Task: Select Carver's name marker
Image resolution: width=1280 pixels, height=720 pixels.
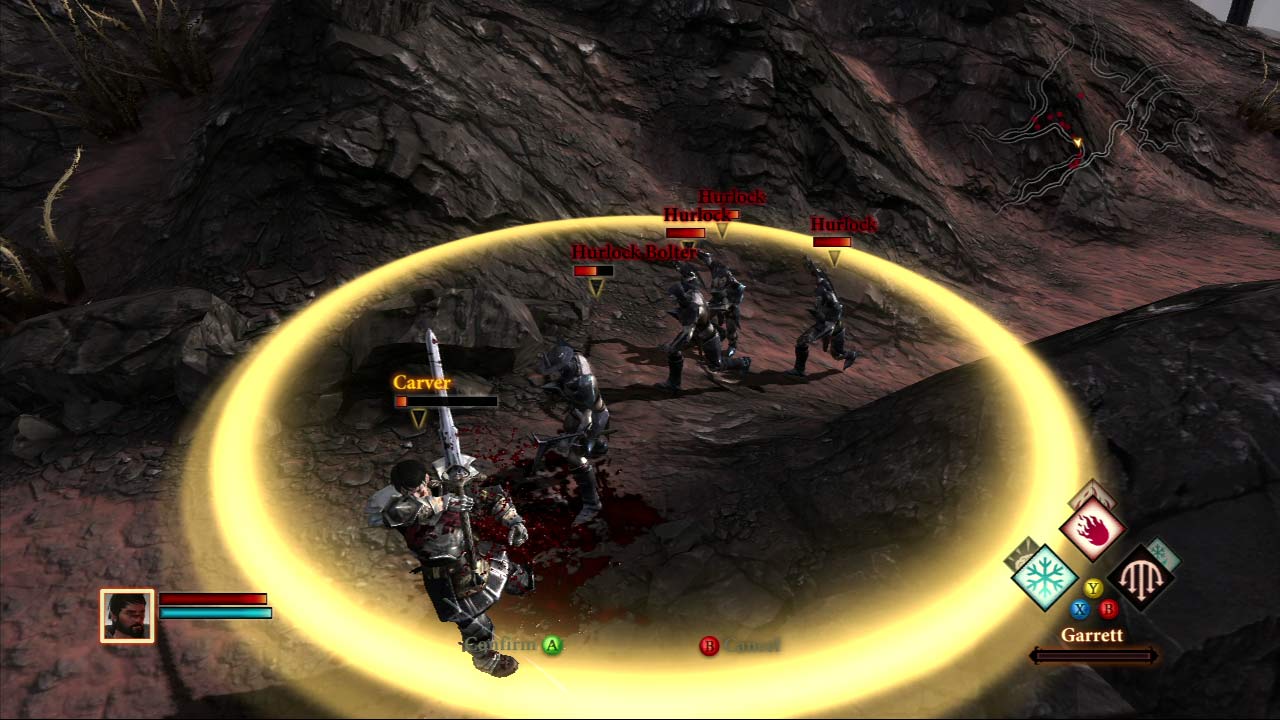Action: pos(422,383)
